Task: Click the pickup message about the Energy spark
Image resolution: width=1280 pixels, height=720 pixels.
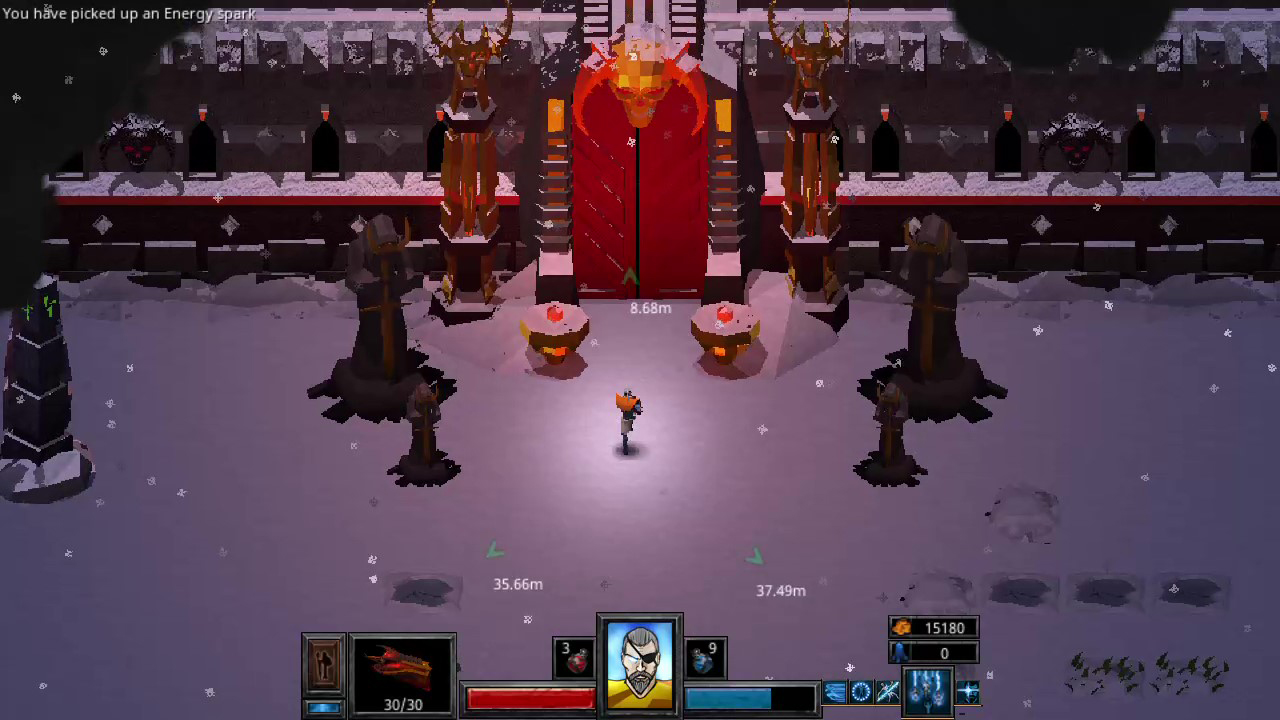Action: pos(128,14)
